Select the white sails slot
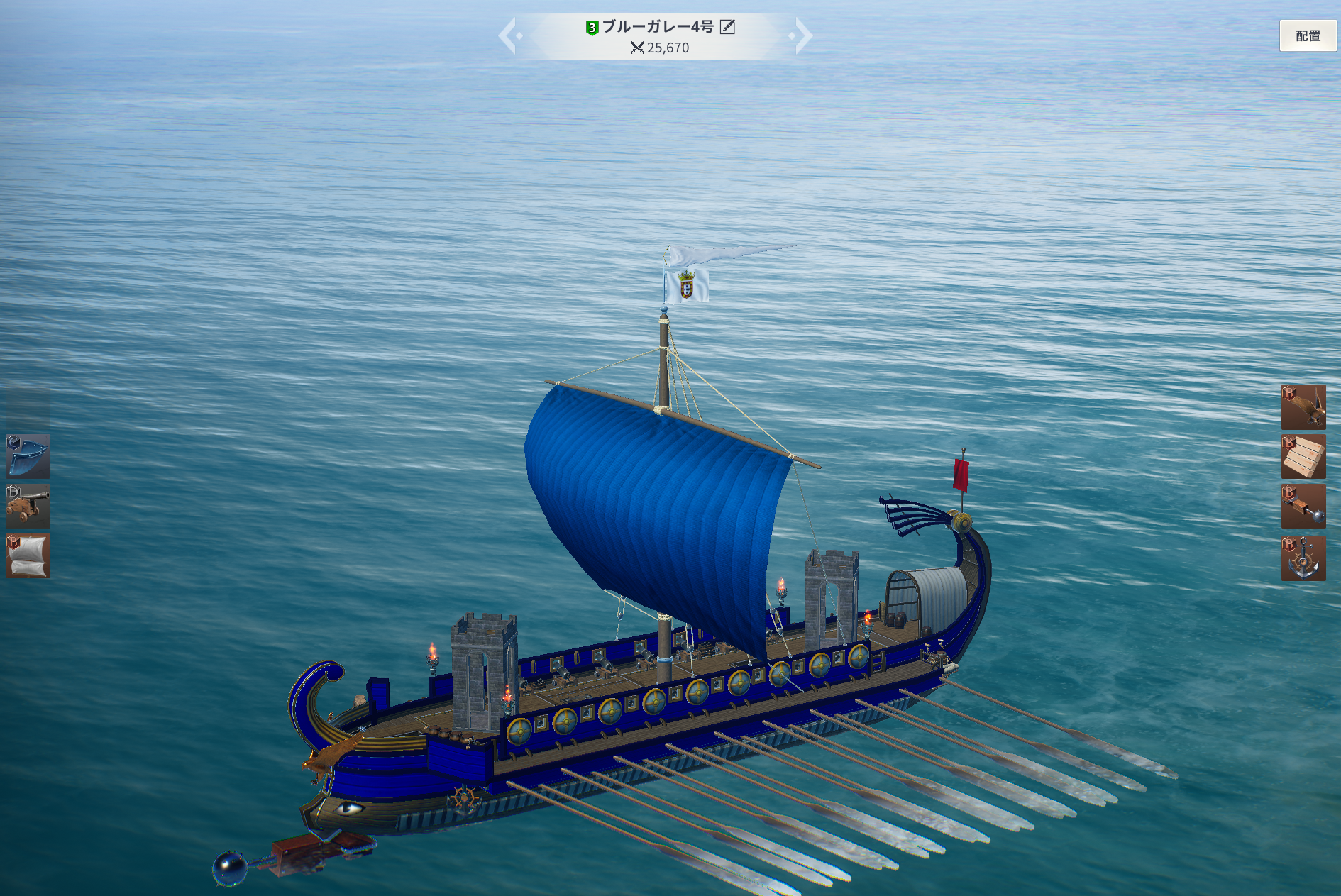1341x896 pixels. pyautogui.click(x=28, y=555)
